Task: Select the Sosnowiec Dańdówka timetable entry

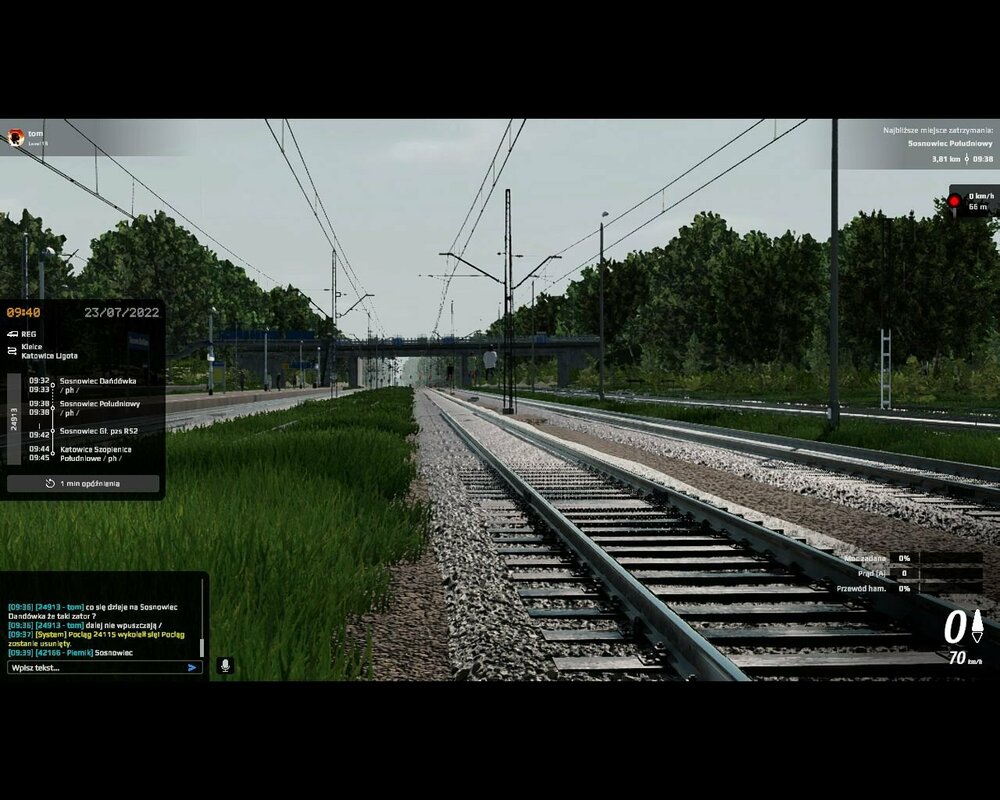Action: pyautogui.click(x=97, y=381)
